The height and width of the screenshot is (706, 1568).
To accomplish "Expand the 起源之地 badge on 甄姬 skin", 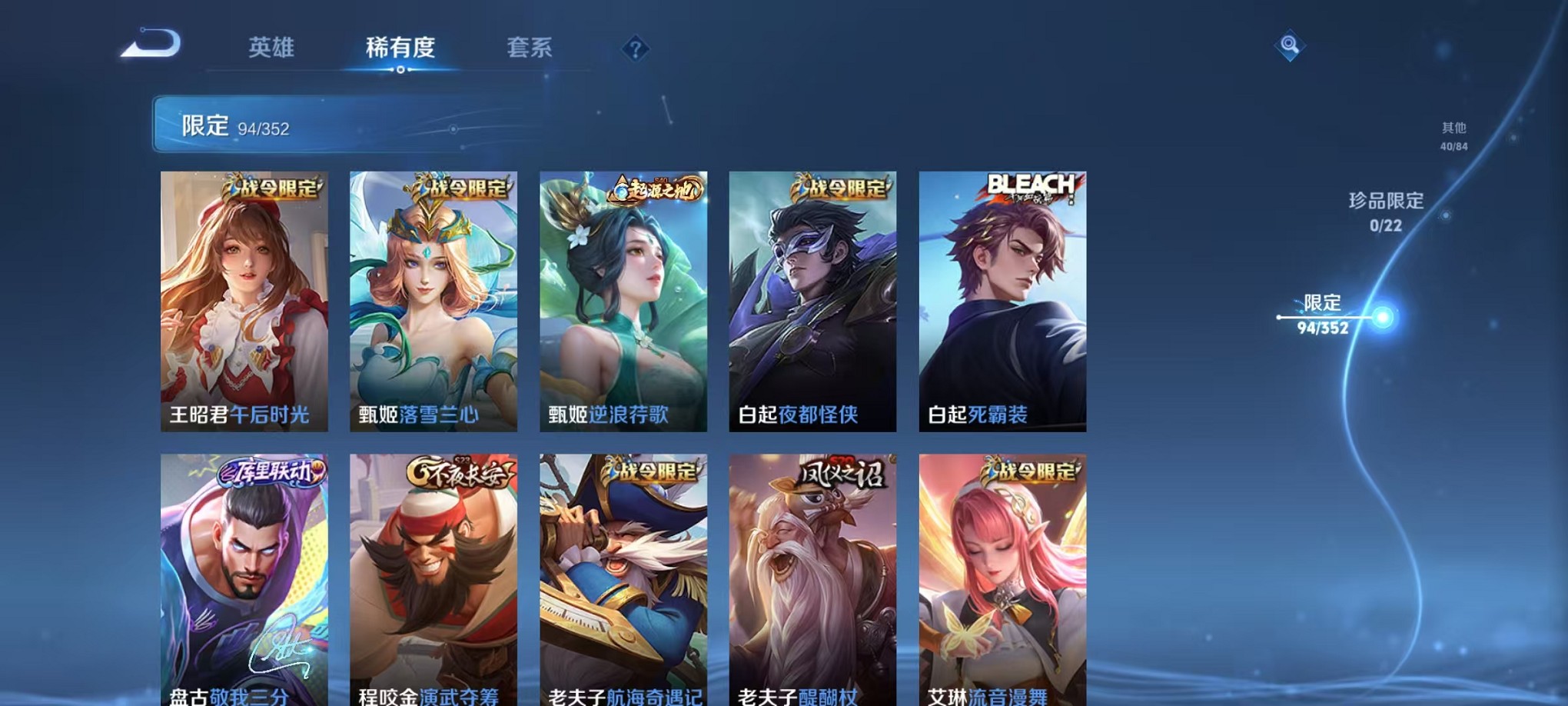I will 655,190.
